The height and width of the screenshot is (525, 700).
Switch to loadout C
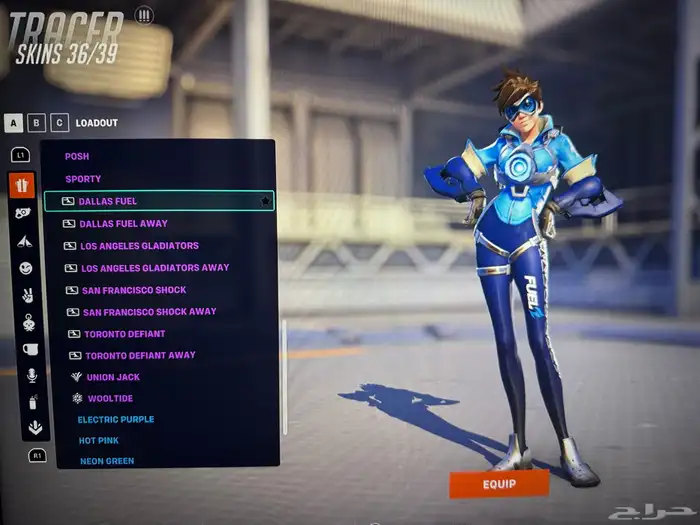pyautogui.click(x=60, y=123)
